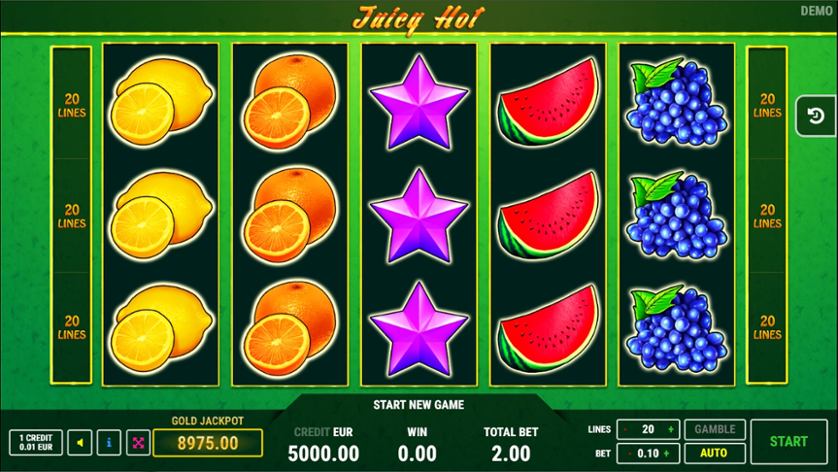This screenshot has width=838, height=472.
Task: Toggle sound with the yellow speaker icon
Action: [81, 442]
